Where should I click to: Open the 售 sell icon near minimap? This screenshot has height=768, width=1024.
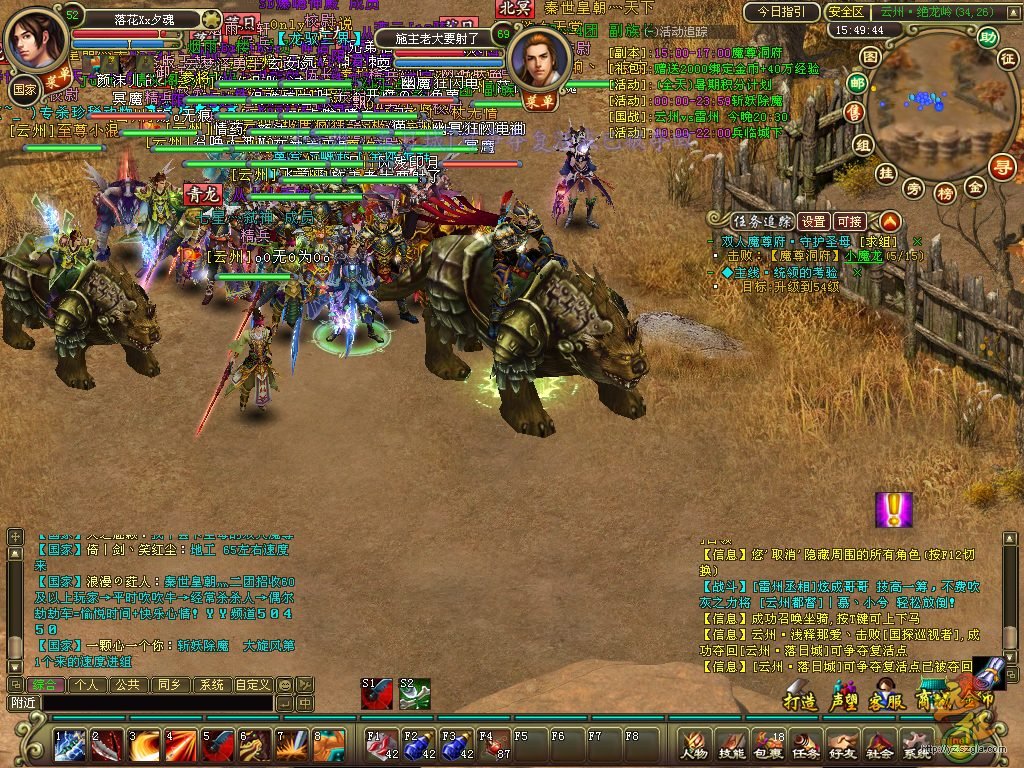(x=854, y=112)
